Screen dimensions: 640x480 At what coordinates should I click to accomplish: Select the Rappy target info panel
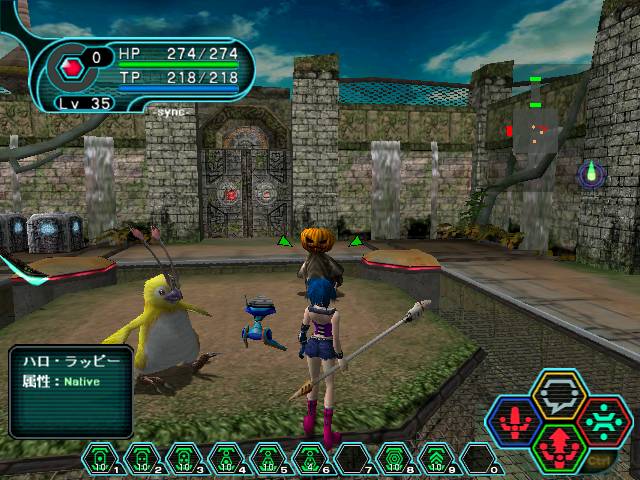coord(71,390)
